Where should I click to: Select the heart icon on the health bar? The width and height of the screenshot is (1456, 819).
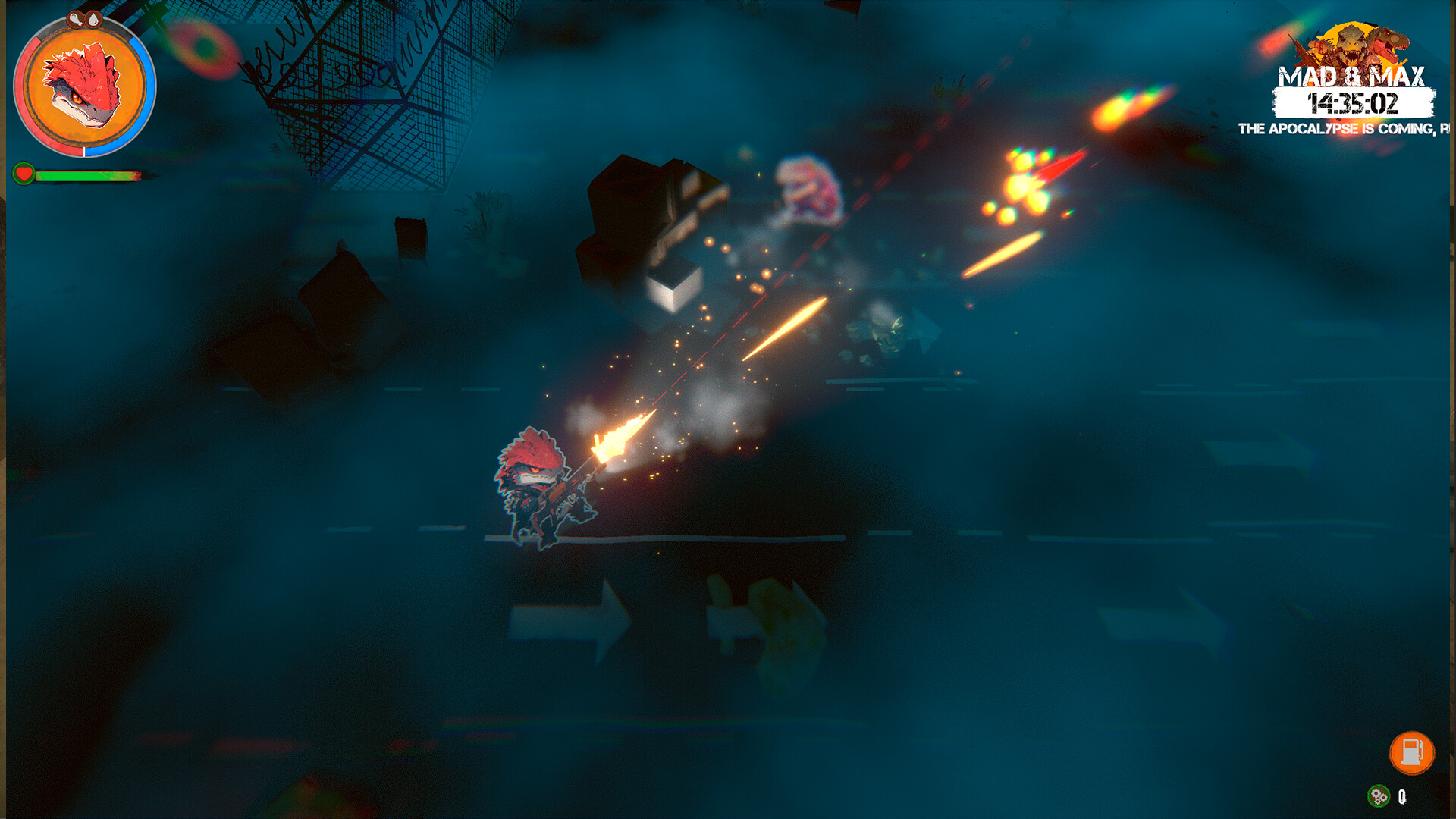pos(24,174)
